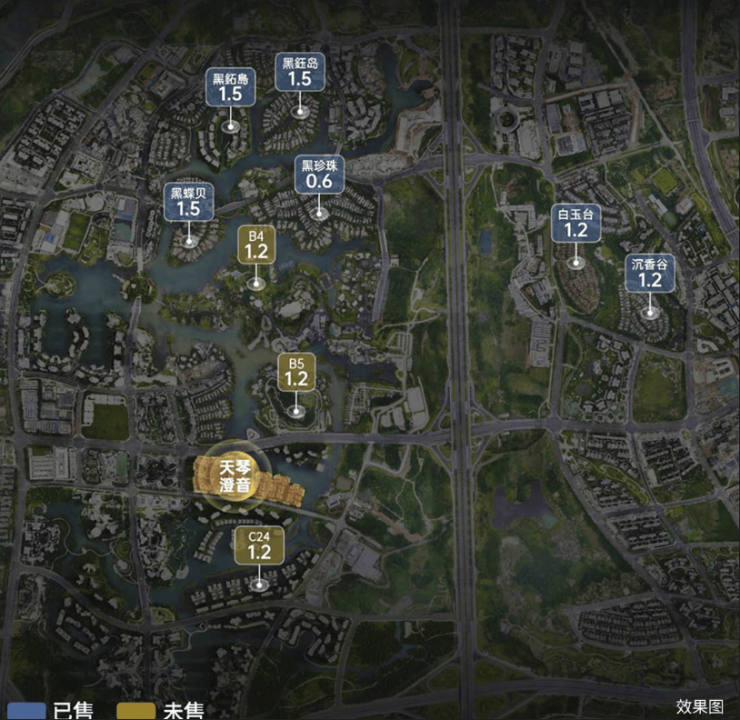Select the 黑铂岛 1.5 map marker
Screen dimensions: 740x720
(x=231, y=88)
